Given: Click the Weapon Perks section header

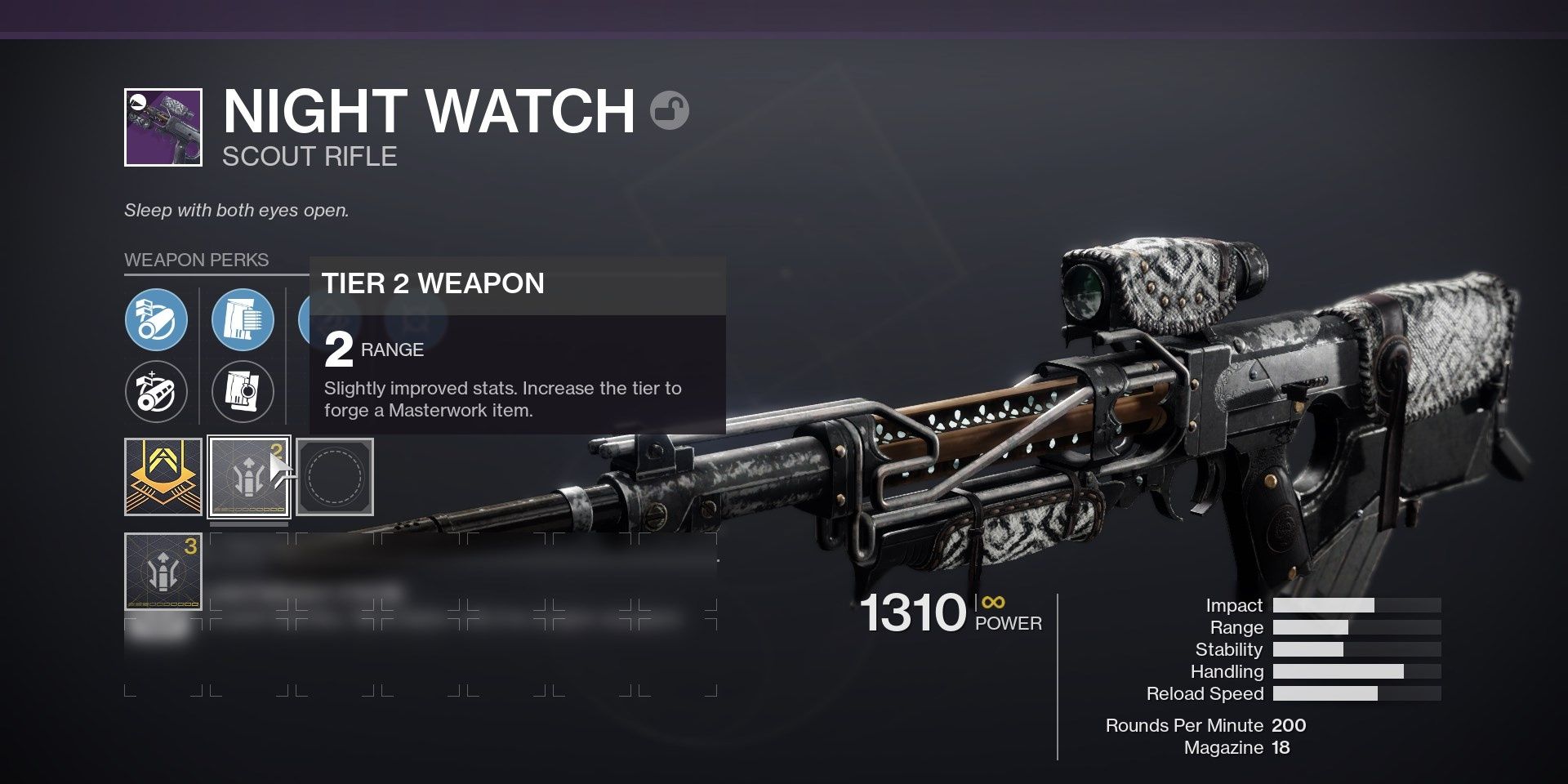Looking at the screenshot, I should [196, 261].
